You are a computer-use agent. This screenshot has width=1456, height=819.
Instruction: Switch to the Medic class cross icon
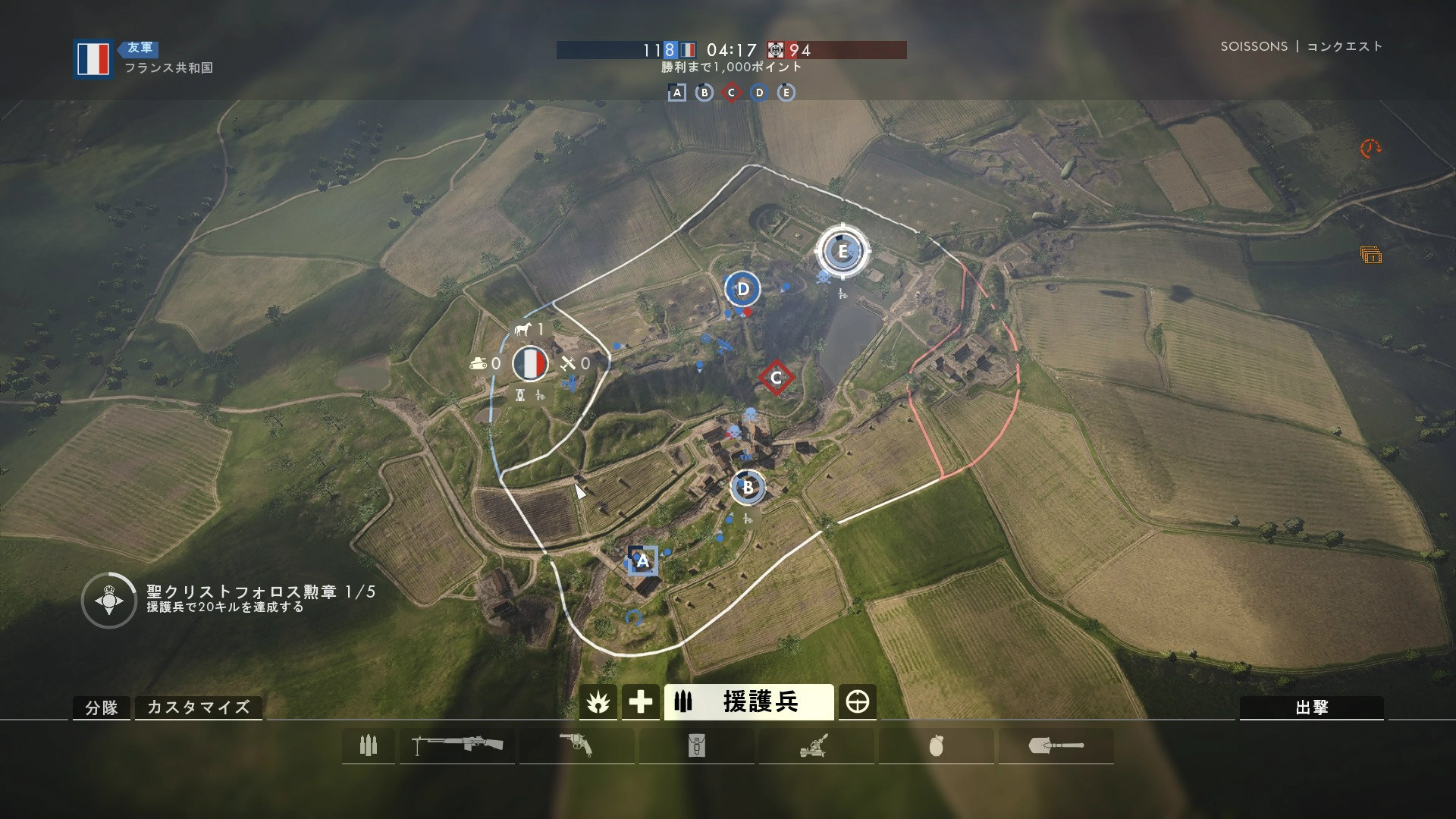click(640, 702)
